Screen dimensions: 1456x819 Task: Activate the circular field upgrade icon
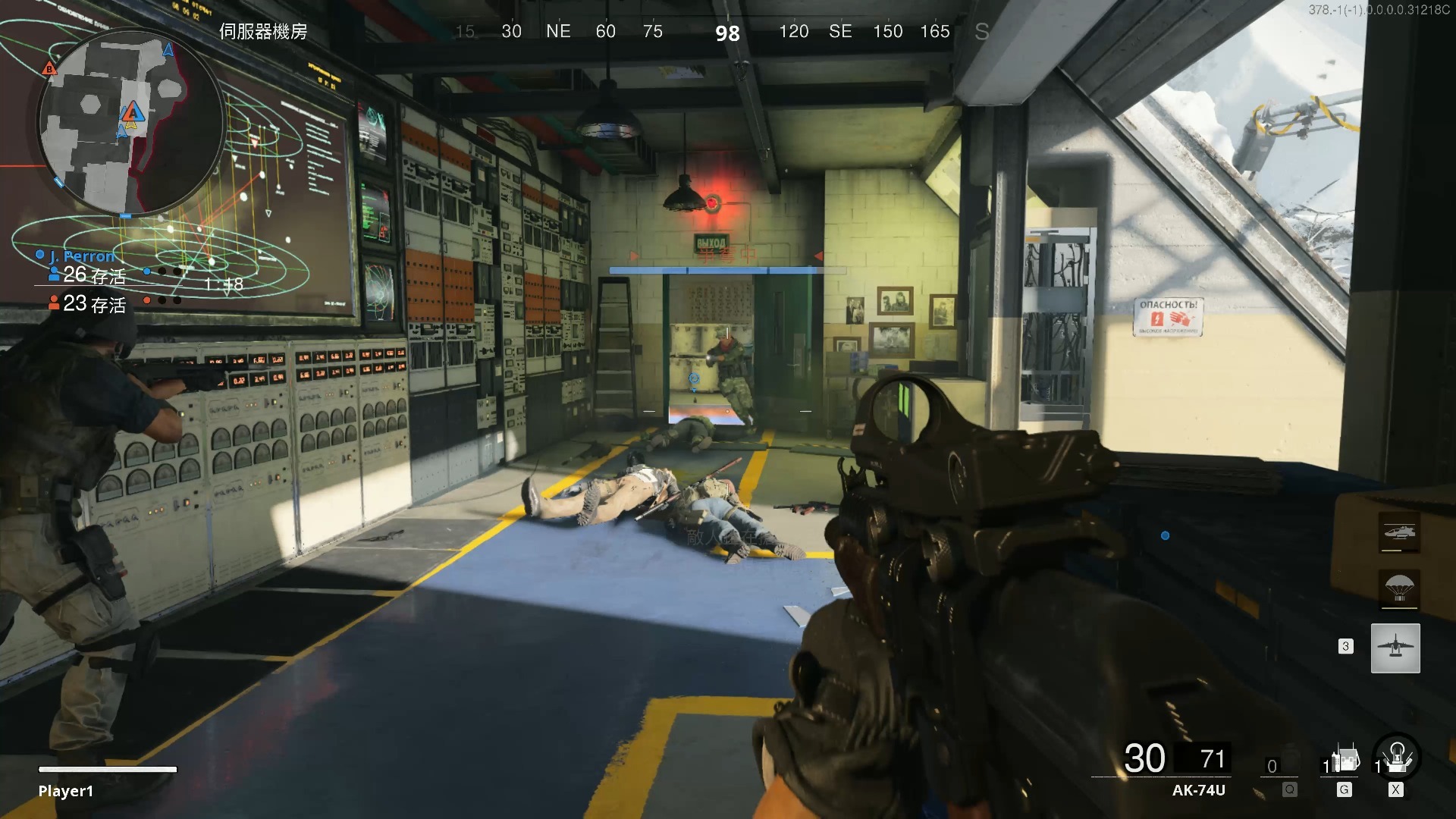1397,758
